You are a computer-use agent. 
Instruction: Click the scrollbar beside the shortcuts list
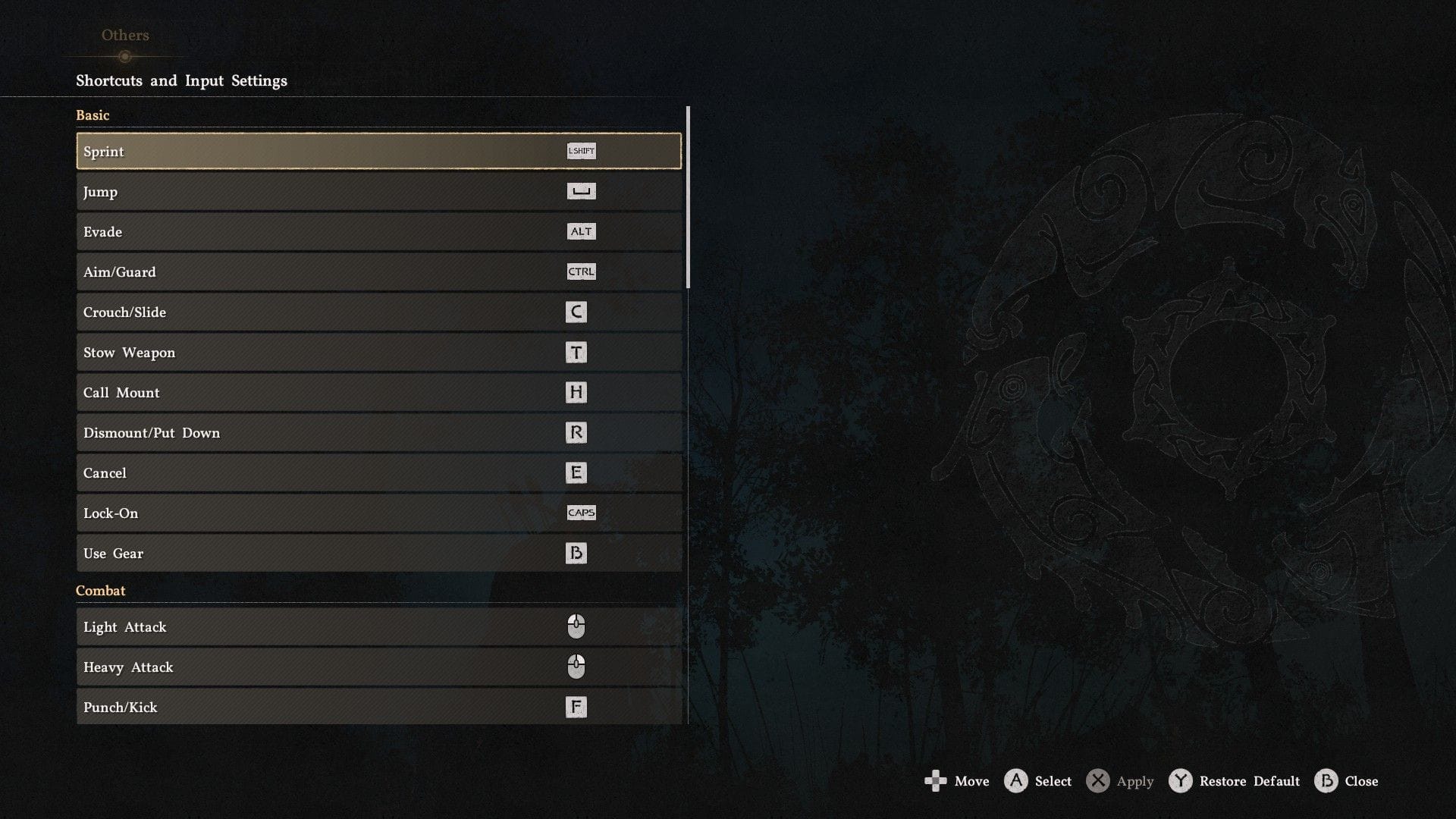pyautogui.click(x=687, y=197)
